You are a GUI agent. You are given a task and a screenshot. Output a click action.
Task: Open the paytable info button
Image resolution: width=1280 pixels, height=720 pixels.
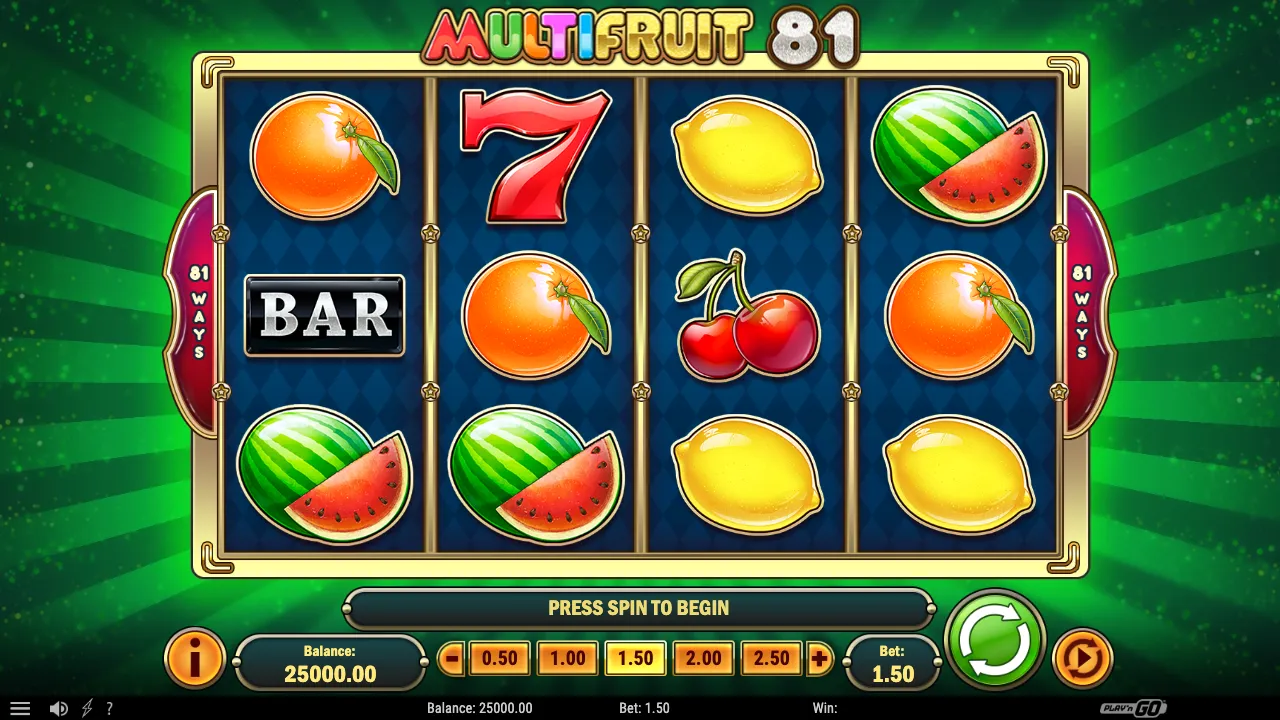click(194, 657)
